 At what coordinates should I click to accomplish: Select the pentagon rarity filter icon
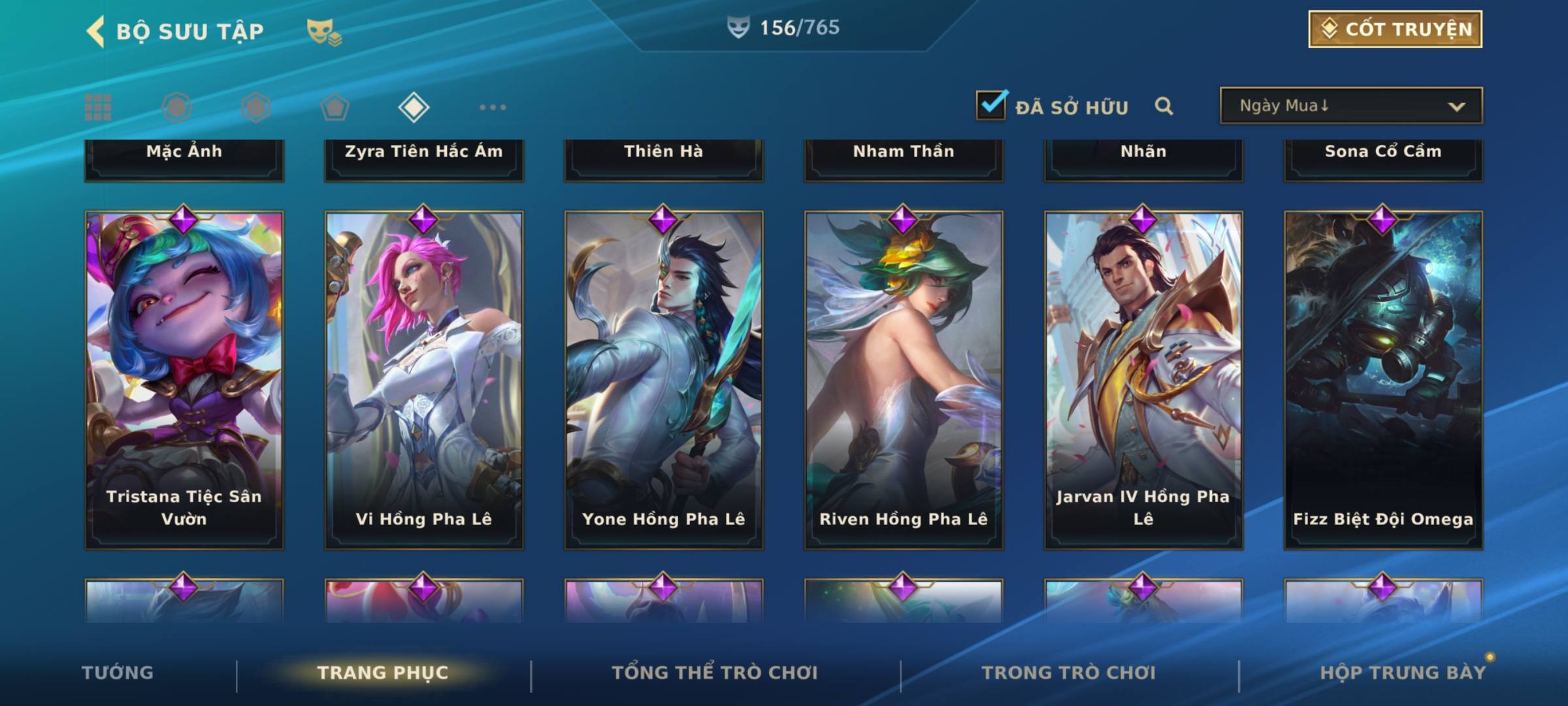tap(335, 107)
